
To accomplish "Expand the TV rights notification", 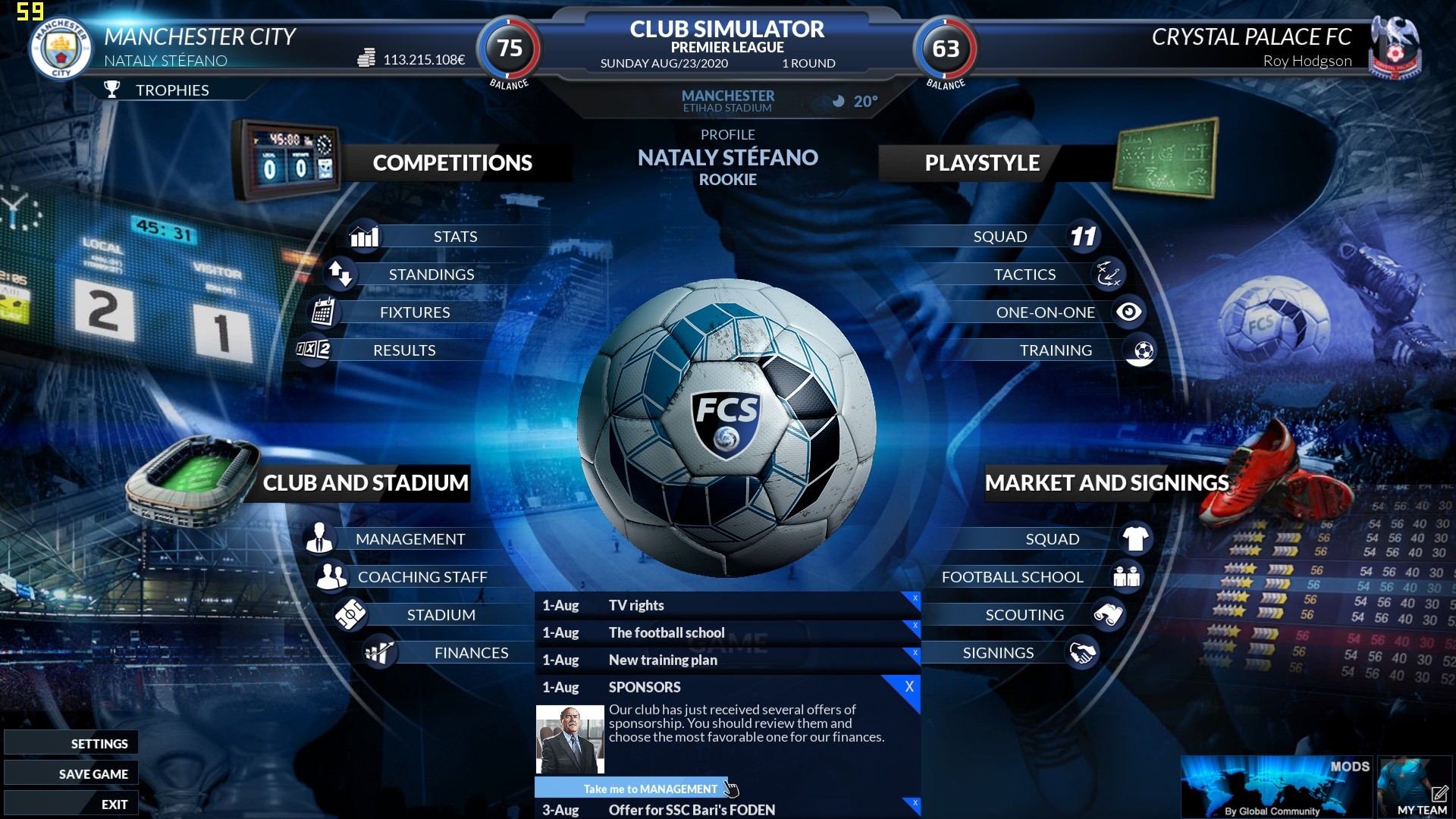I will tap(682, 605).
